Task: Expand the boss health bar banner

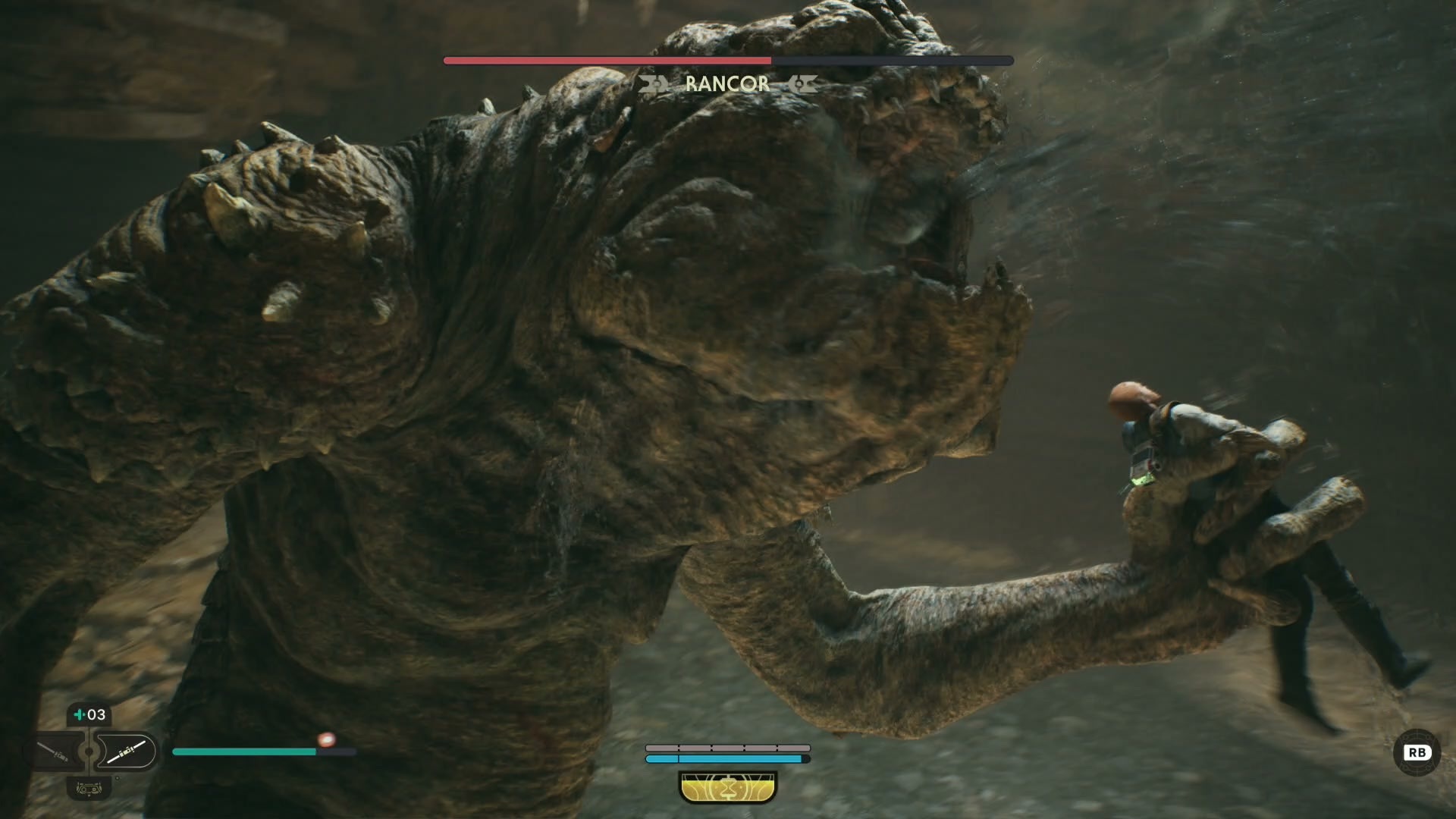Action: 726,60
